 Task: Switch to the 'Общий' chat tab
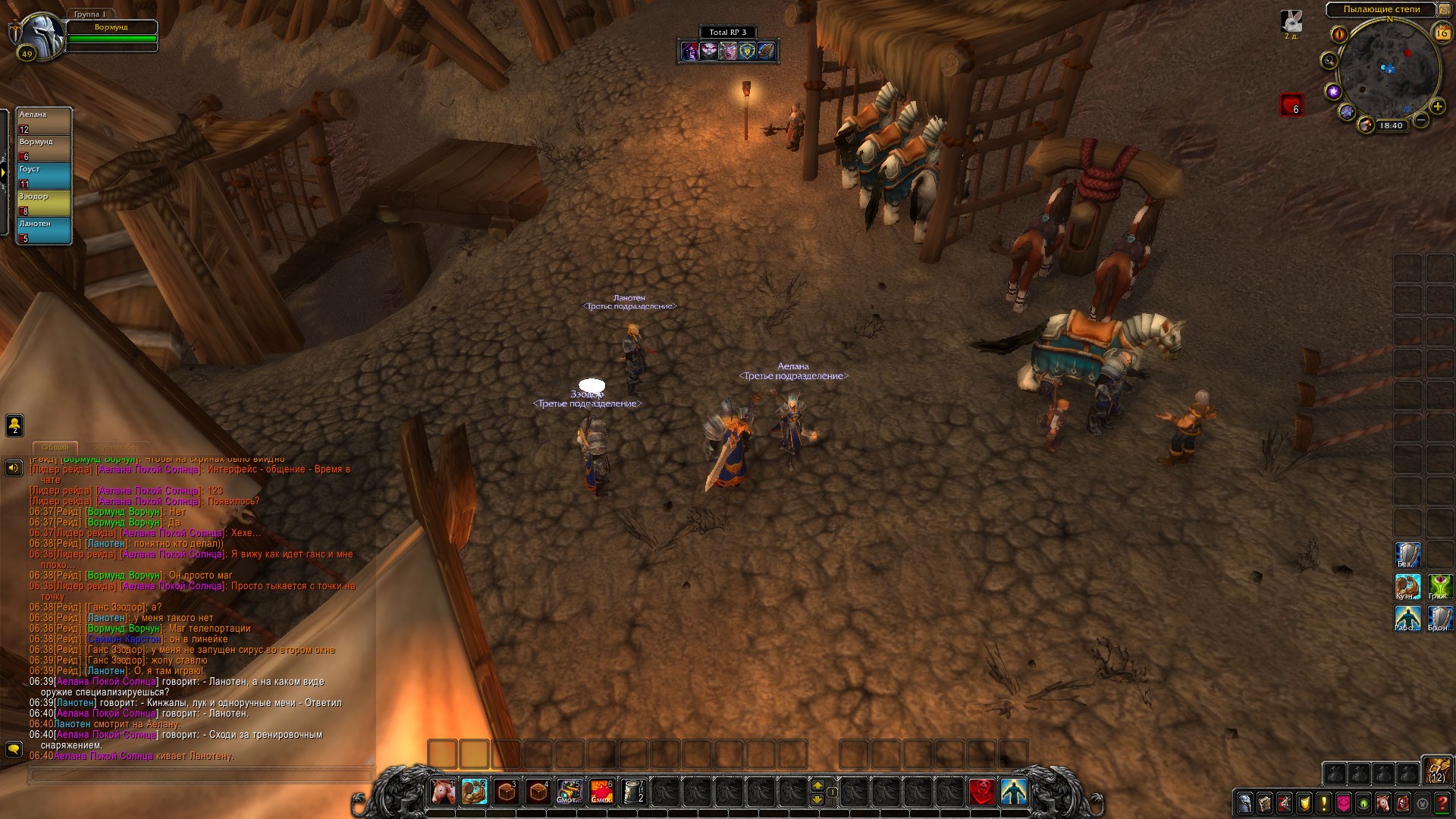55,447
